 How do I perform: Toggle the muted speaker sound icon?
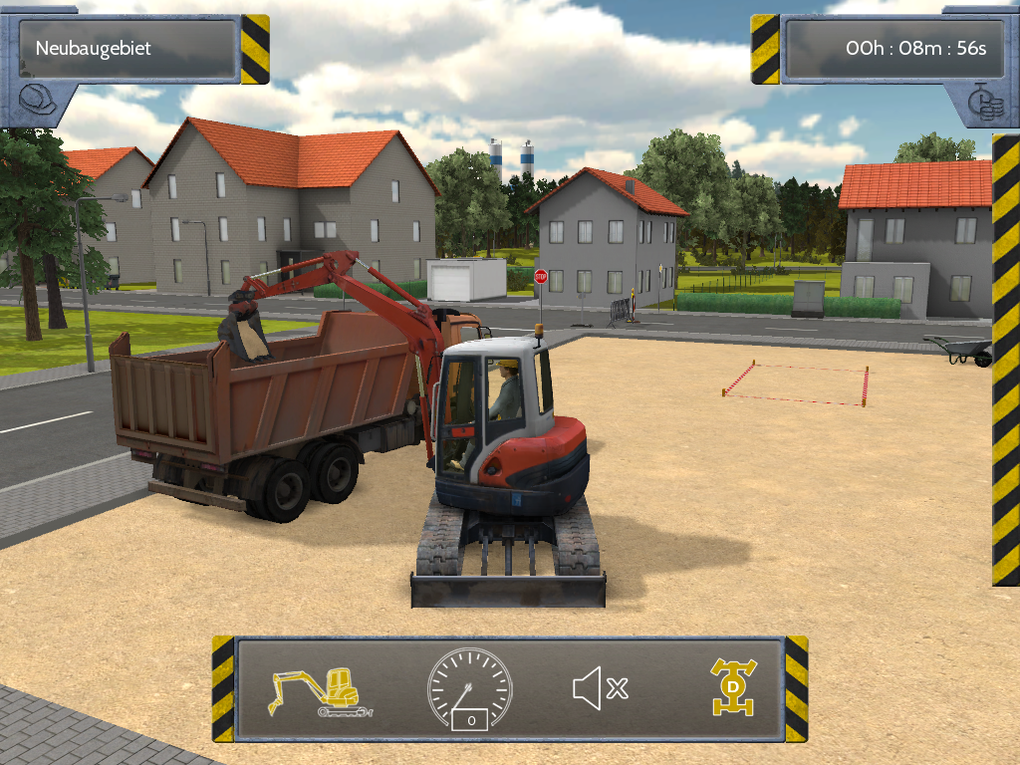coord(600,688)
